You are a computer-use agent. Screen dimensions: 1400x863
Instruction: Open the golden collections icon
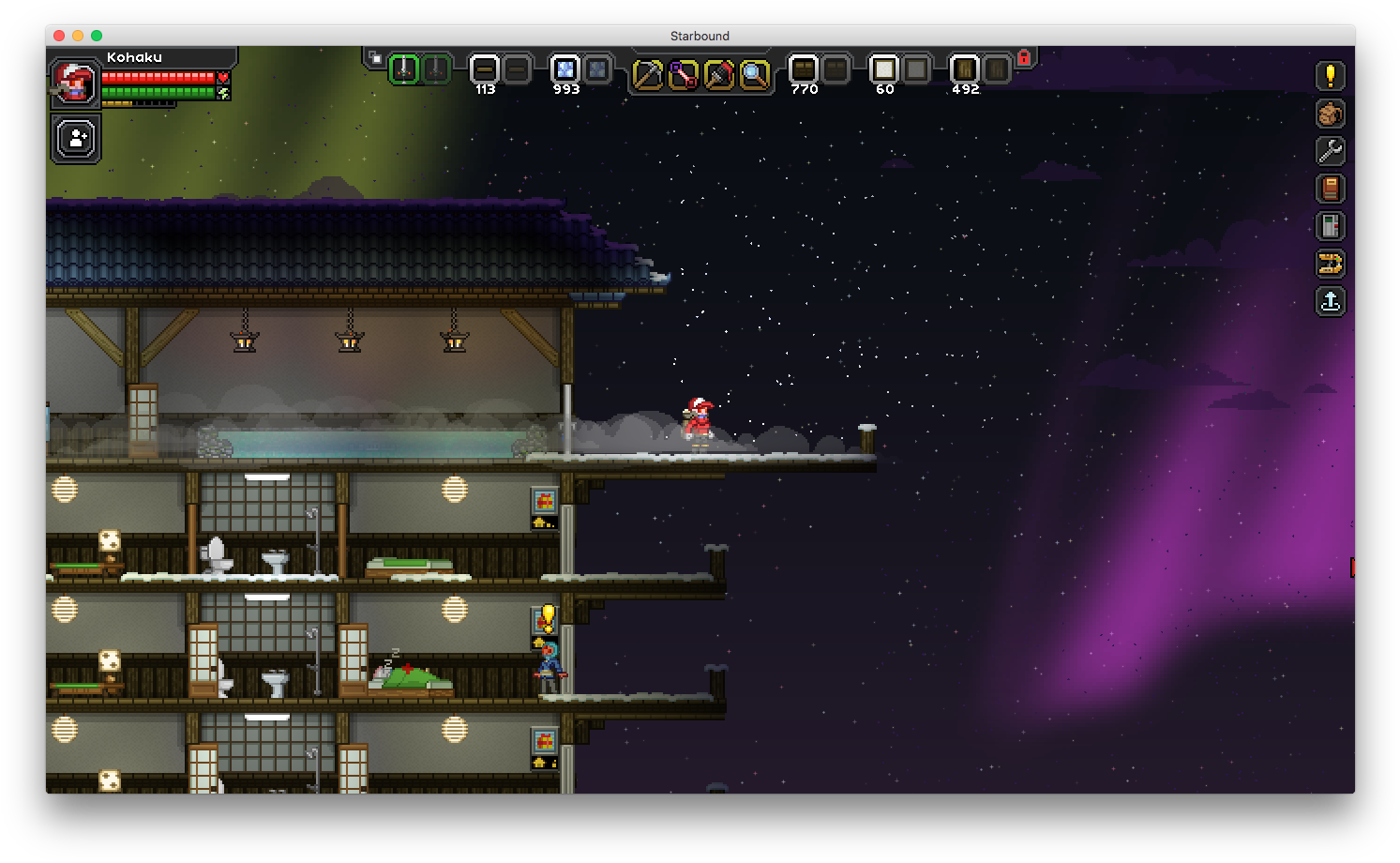pyautogui.click(x=1330, y=264)
